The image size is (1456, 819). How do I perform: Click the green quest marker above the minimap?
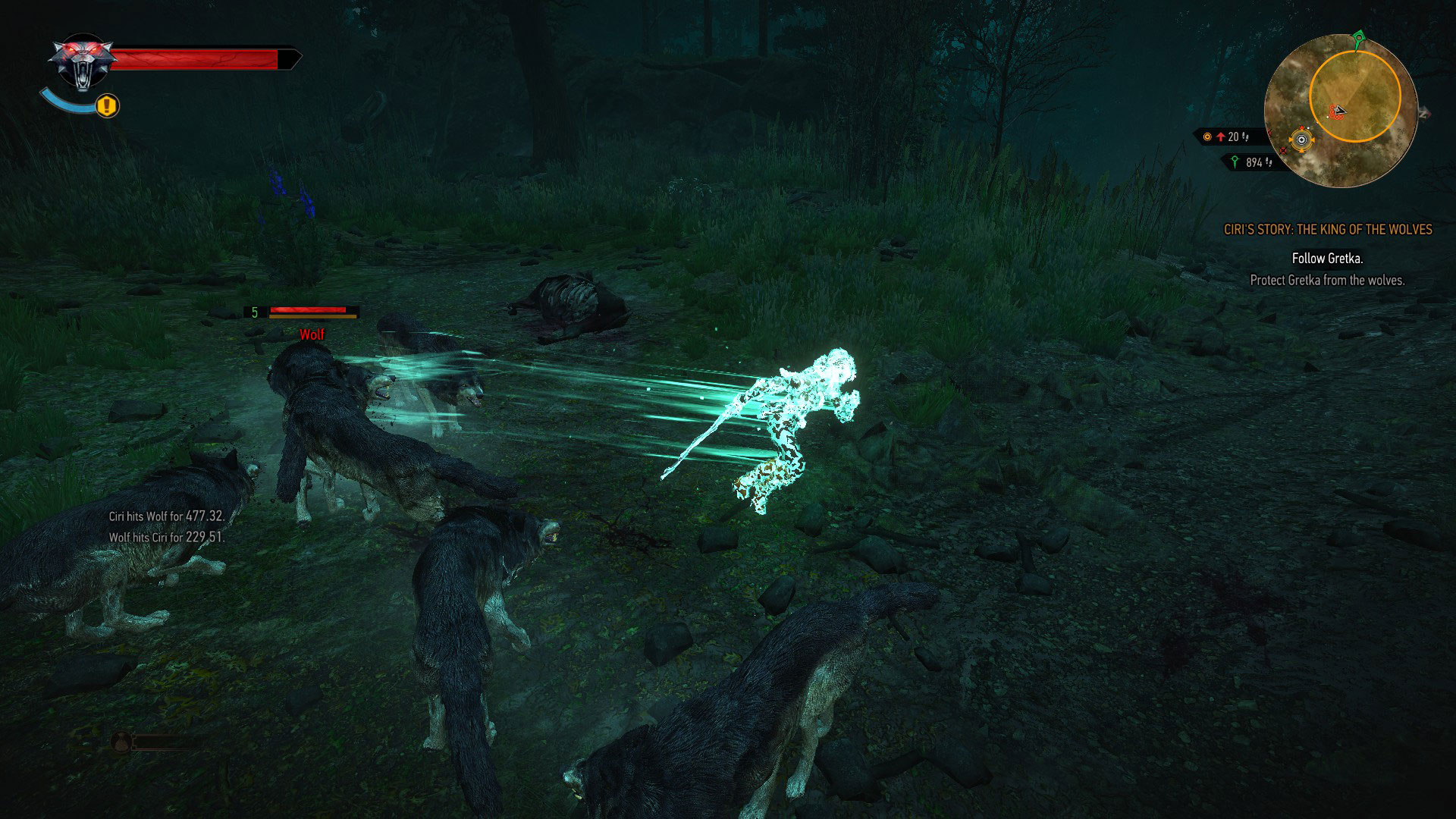coord(1358,36)
